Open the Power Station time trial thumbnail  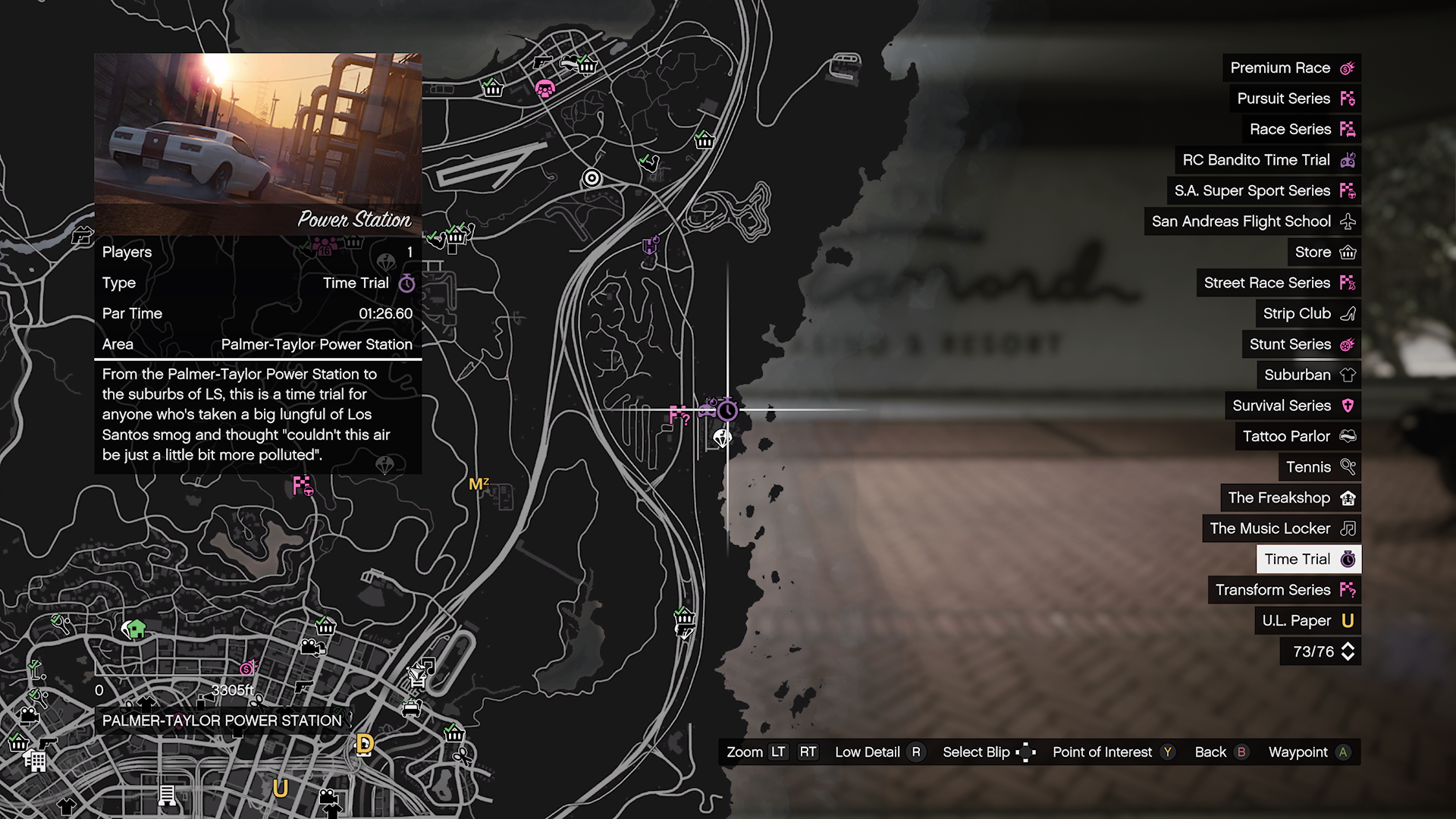(258, 144)
